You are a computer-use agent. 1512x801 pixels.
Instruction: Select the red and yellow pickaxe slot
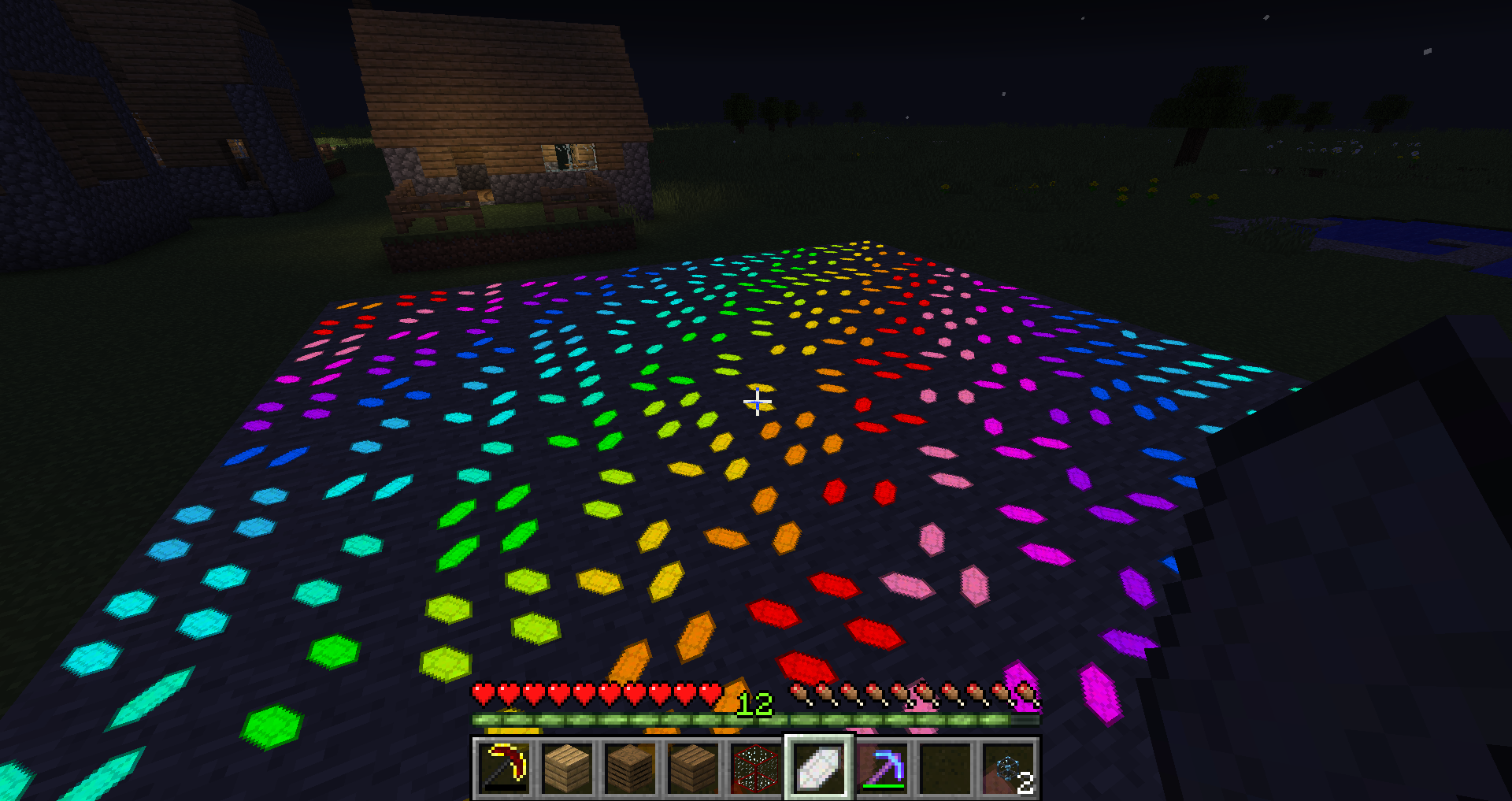tap(505, 767)
